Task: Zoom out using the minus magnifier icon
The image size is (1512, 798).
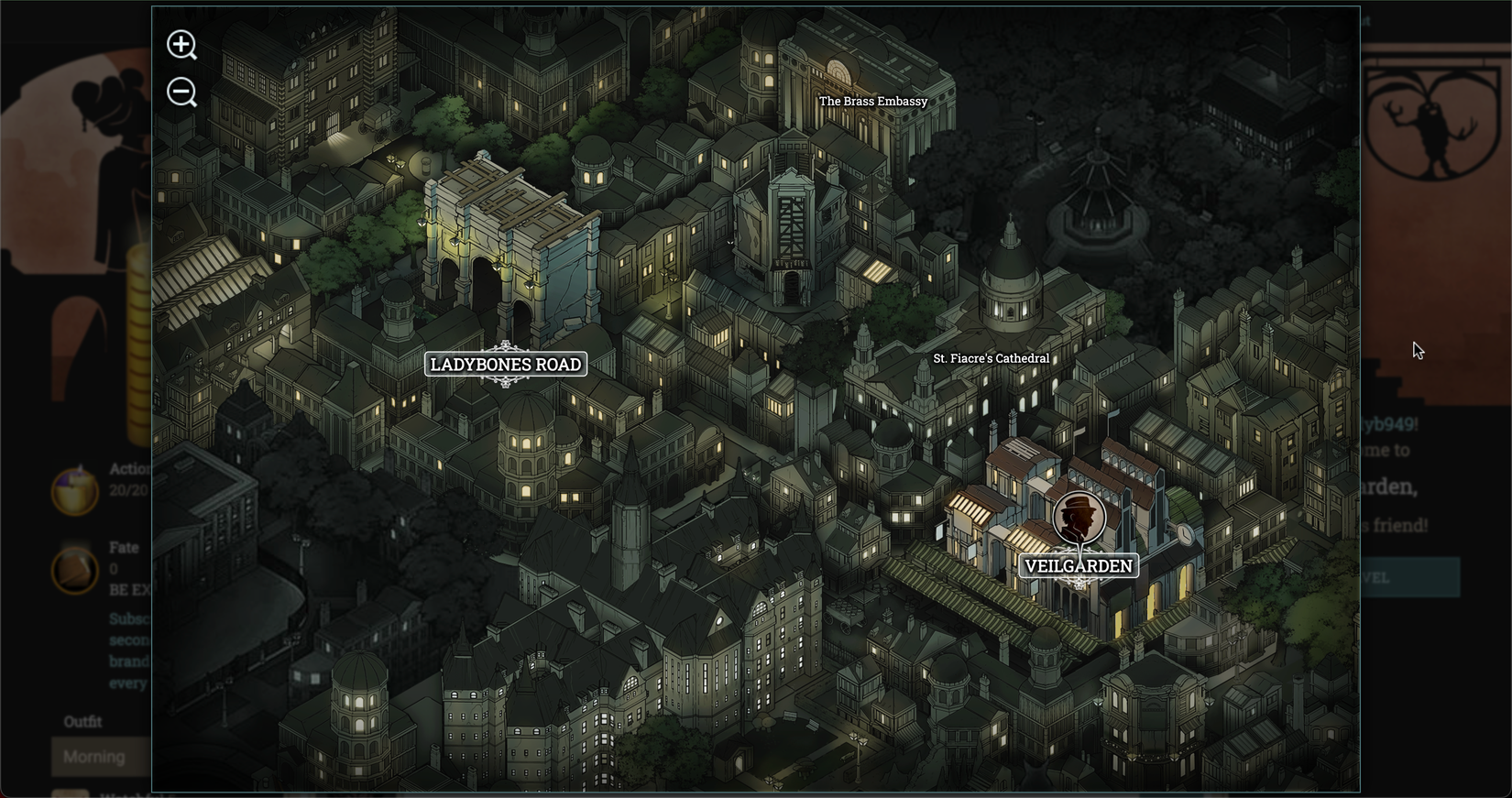Action: point(181,93)
